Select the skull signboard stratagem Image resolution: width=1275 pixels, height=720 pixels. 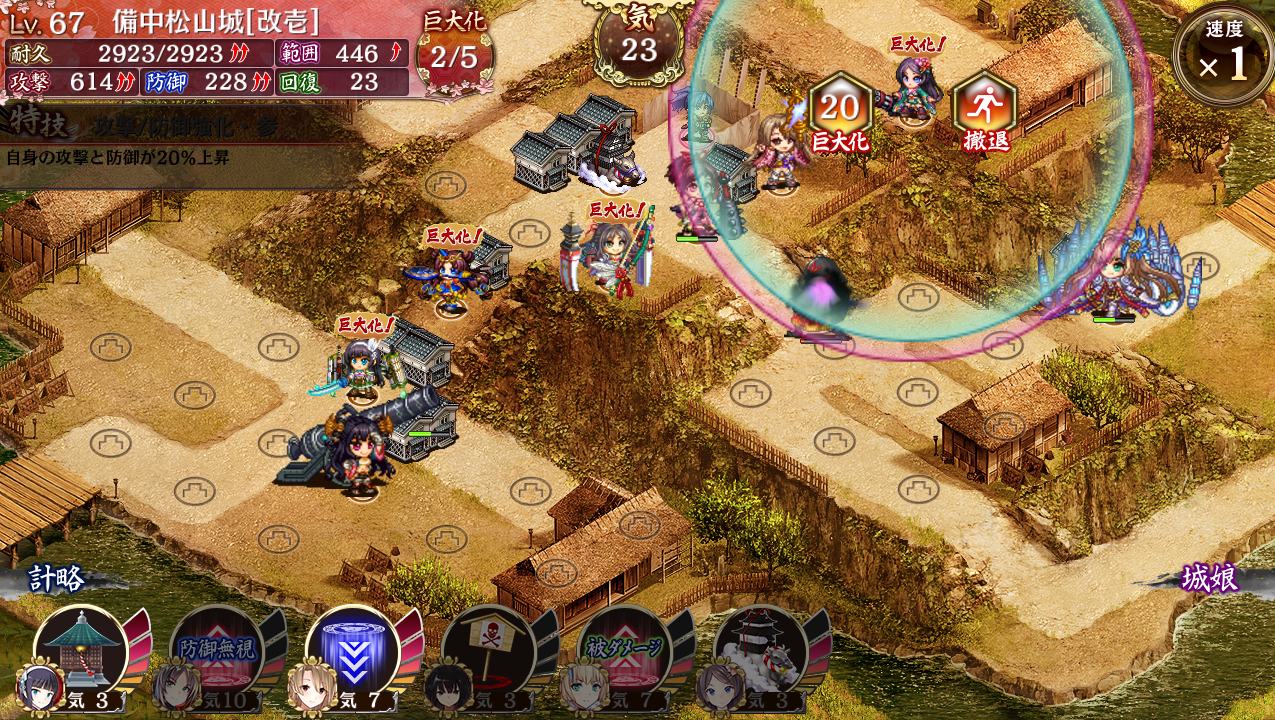coord(489,652)
